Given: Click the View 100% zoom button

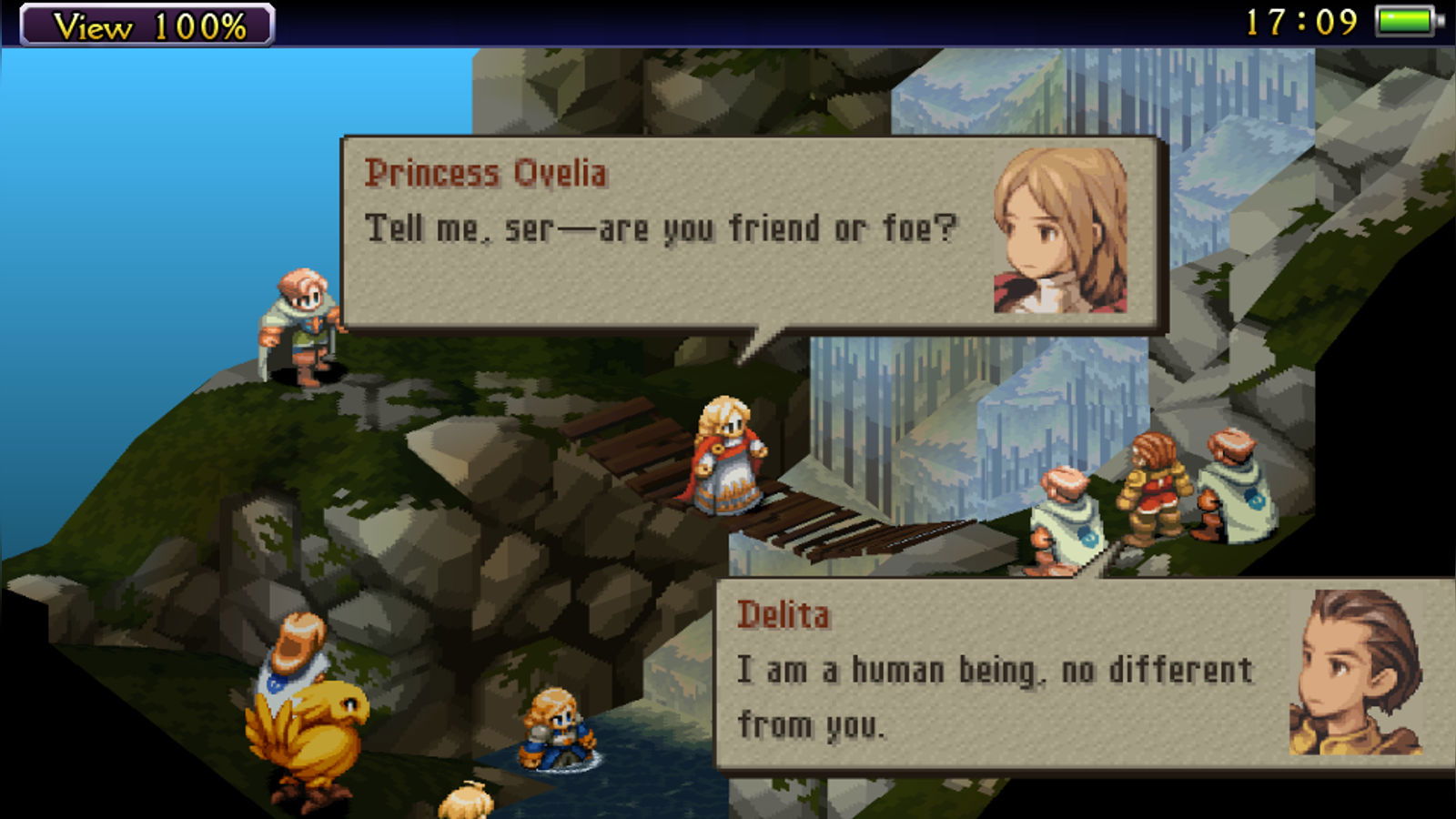Looking at the screenshot, I should click(147, 25).
